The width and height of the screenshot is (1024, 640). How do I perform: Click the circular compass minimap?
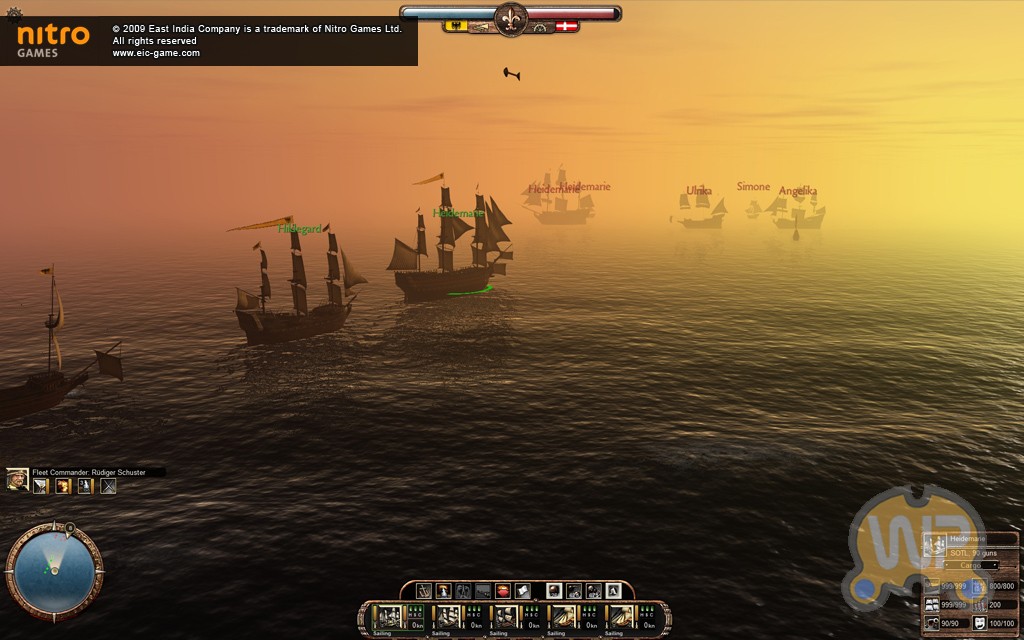coord(54,570)
